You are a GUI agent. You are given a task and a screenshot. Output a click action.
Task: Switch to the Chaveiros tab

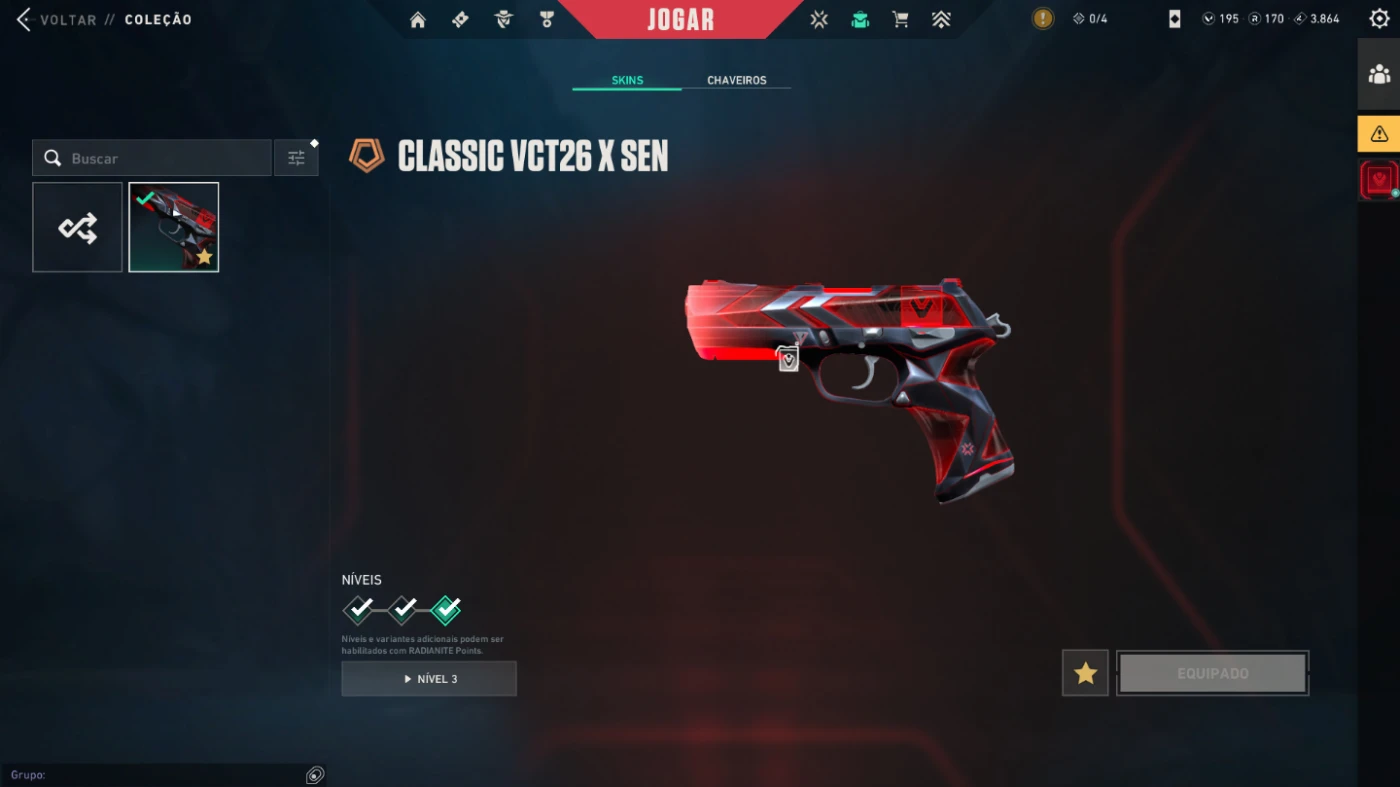(x=736, y=80)
